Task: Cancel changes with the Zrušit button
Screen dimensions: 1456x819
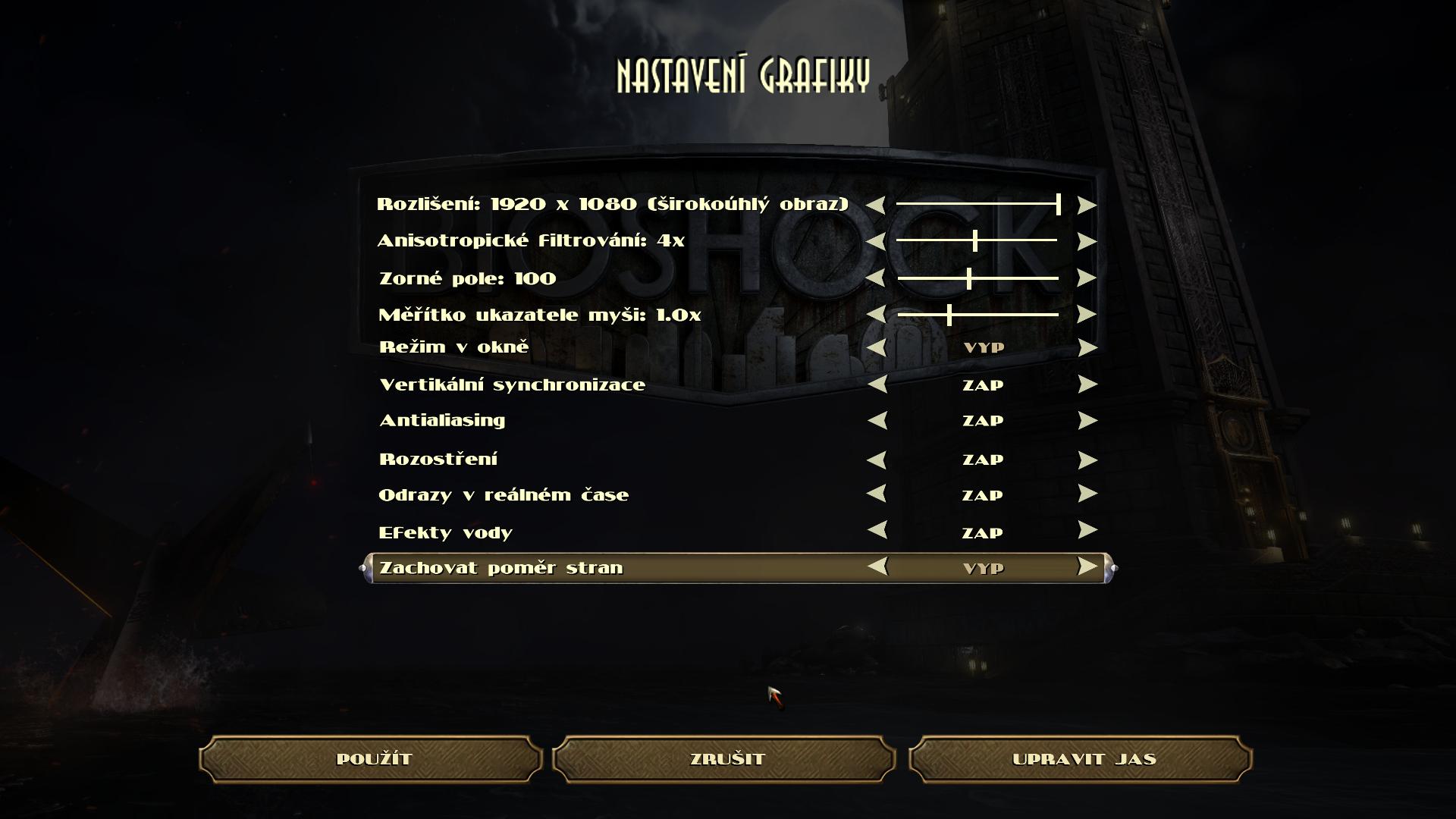Action: pos(726,759)
